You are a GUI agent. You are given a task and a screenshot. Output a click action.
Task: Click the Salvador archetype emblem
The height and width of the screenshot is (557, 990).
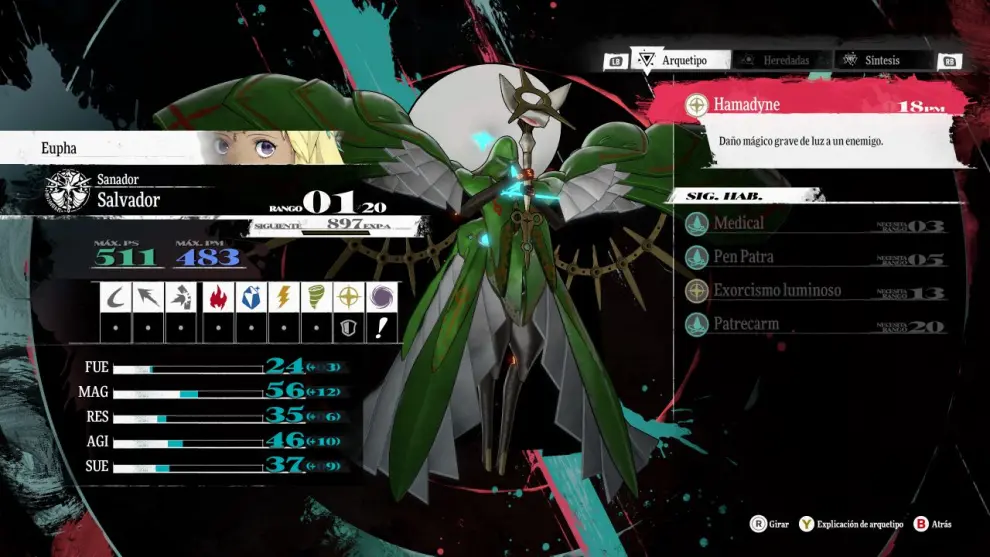point(67,192)
